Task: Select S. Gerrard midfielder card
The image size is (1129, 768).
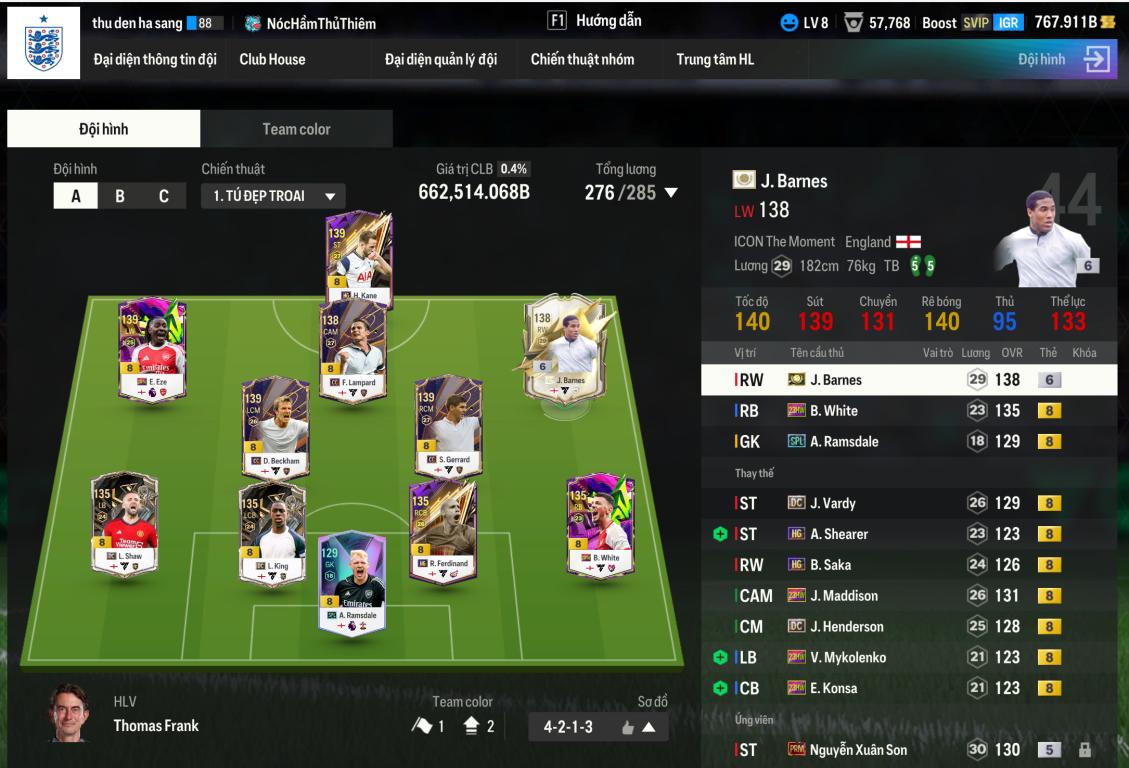Action: 448,426
